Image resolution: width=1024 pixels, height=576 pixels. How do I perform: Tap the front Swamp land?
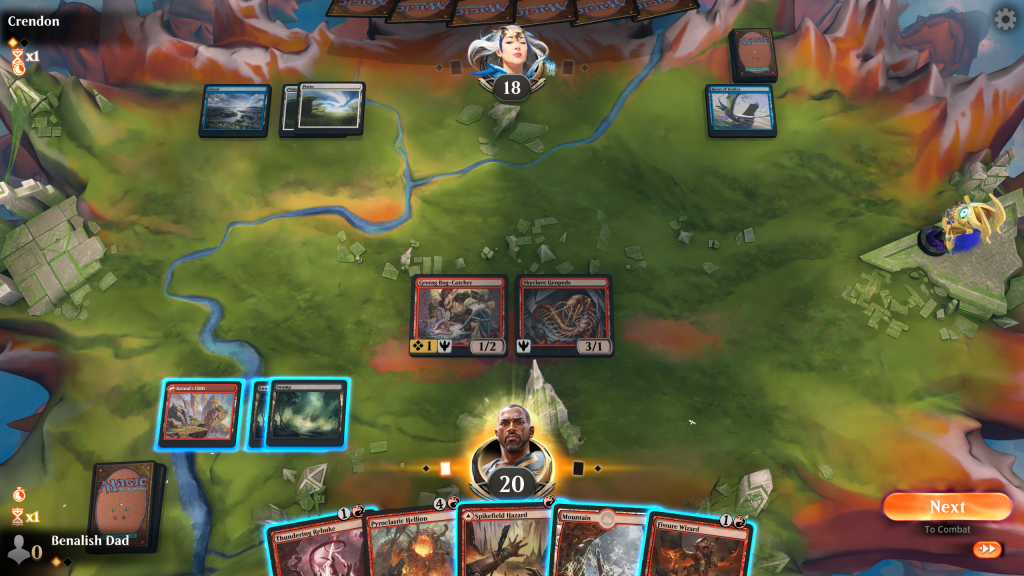[x=308, y=411]
